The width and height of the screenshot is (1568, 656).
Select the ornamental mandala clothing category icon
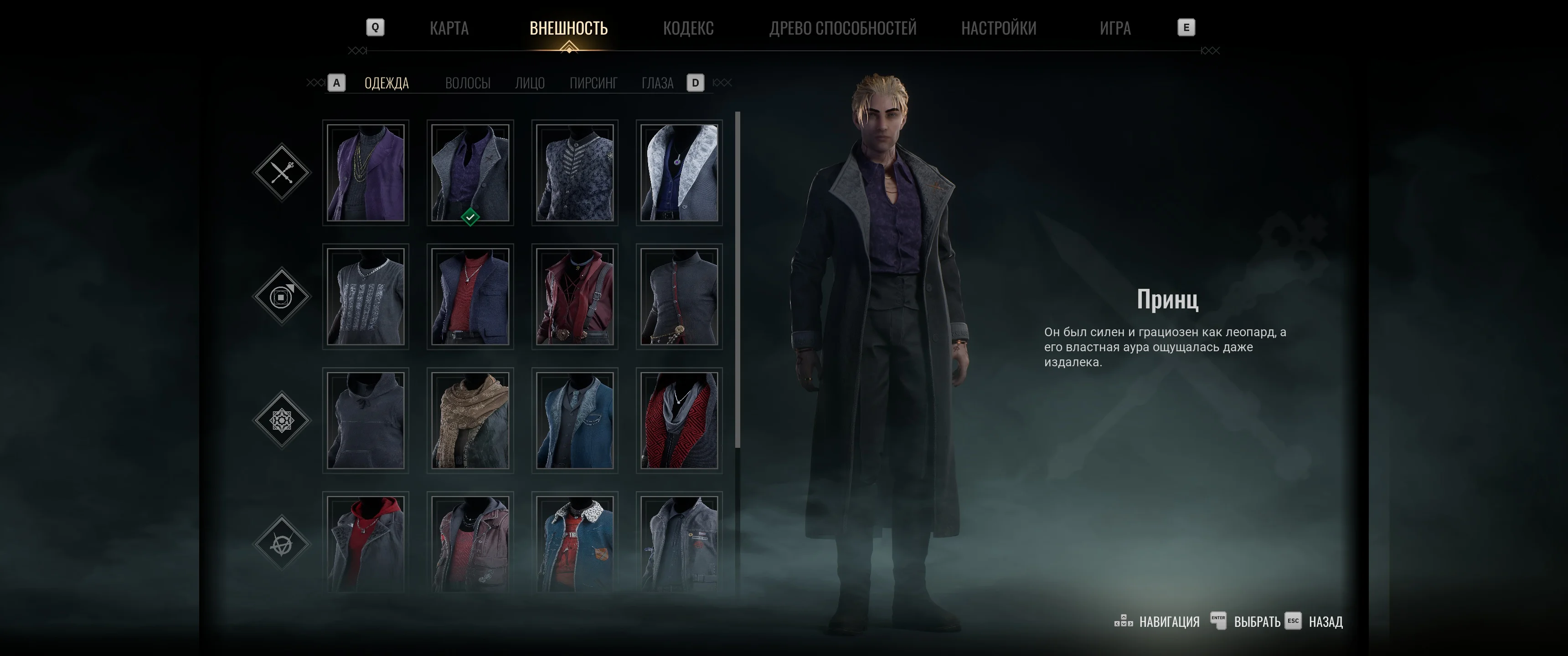(x=283, y=420)
